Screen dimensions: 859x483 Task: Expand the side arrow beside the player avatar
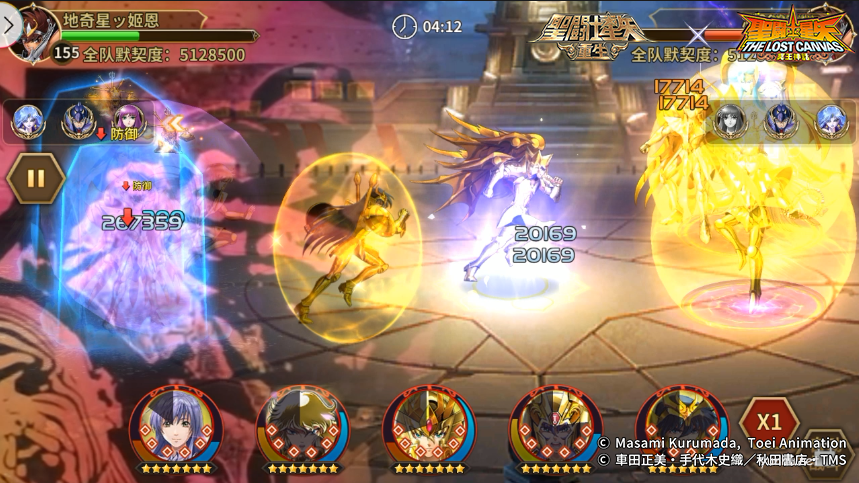tap(9, 24)
